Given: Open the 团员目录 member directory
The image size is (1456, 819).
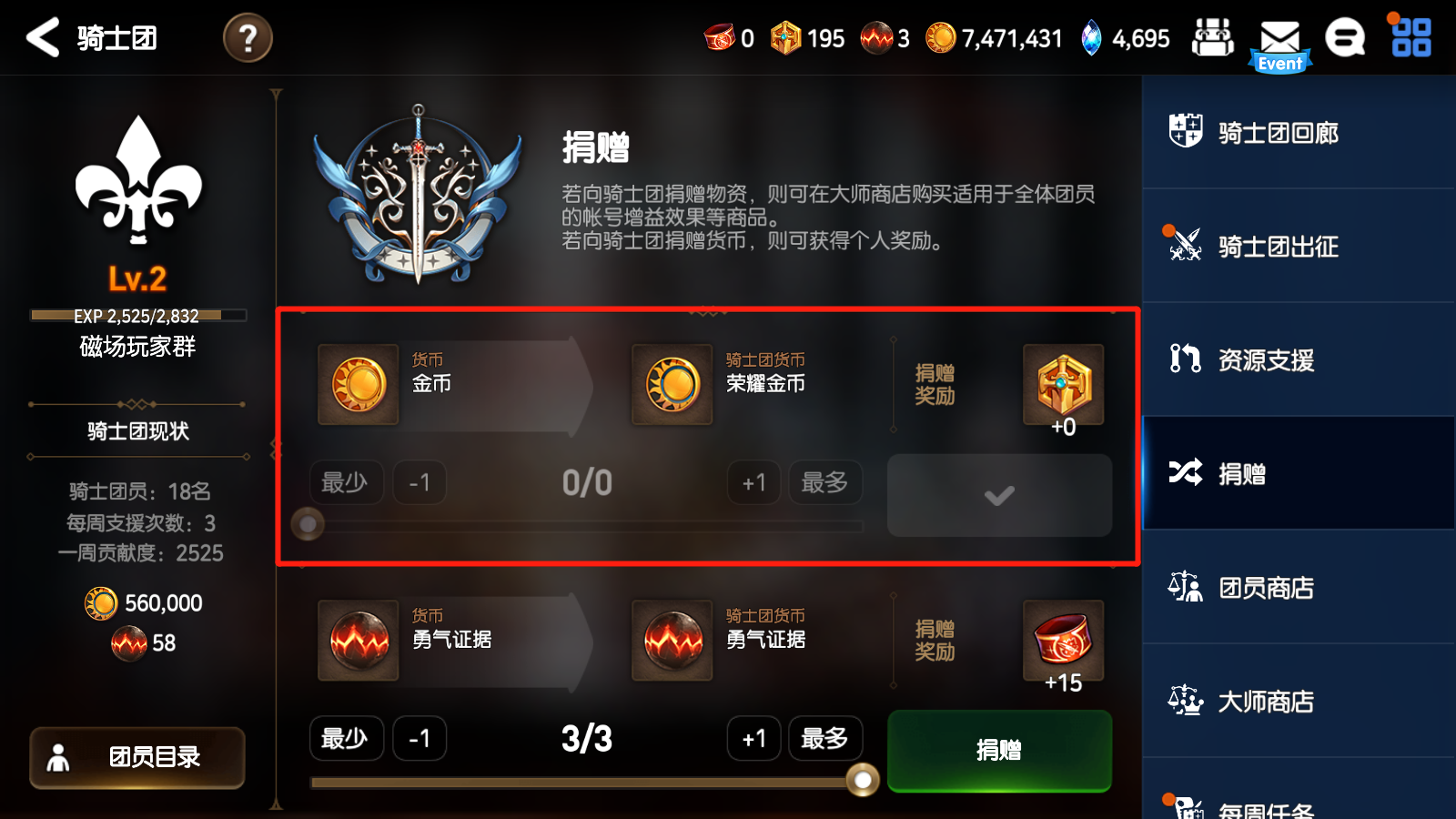Looking at the screenshot, I should (x=136, y=758).
